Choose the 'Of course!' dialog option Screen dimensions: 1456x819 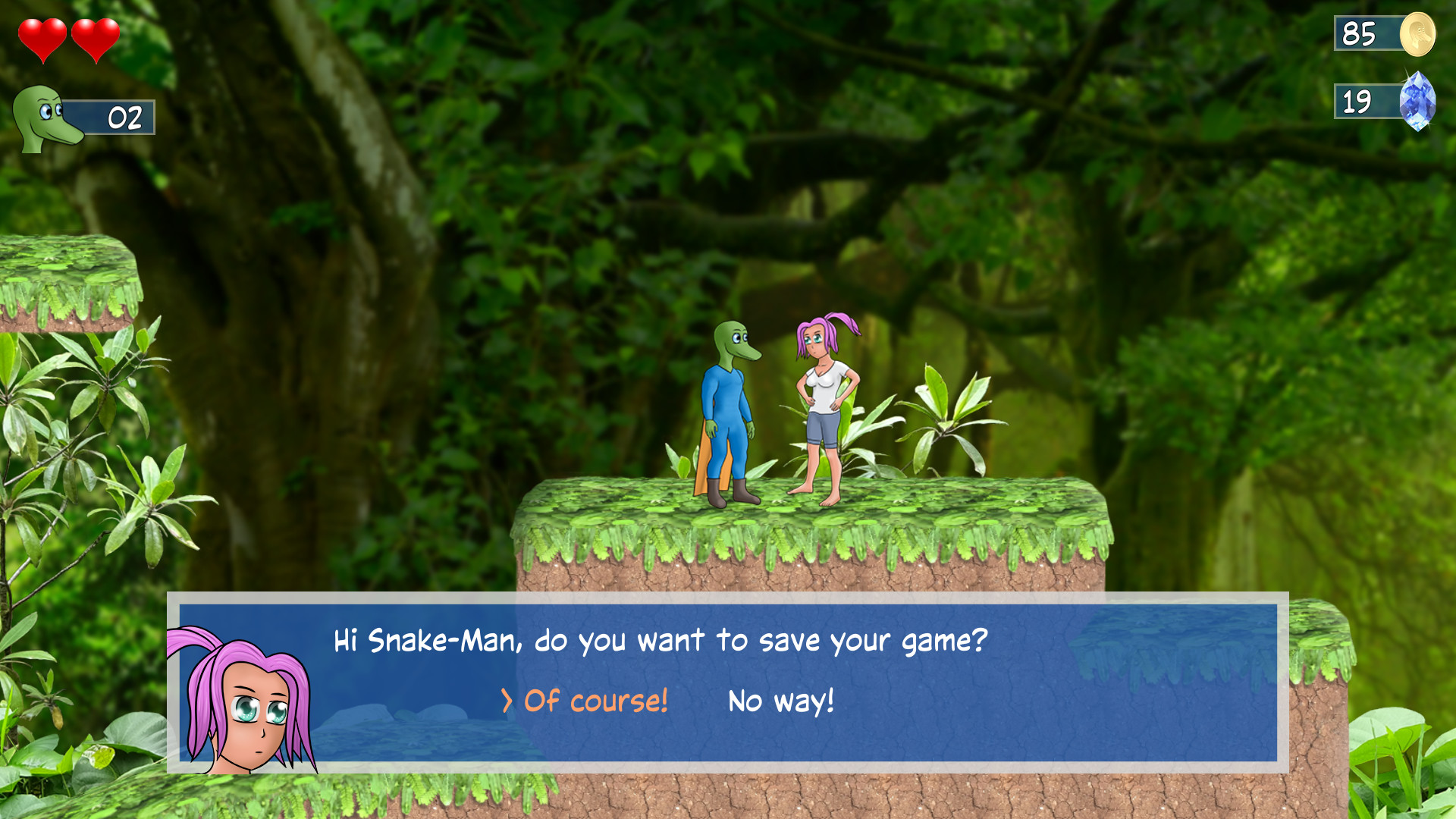click(596, 703)
